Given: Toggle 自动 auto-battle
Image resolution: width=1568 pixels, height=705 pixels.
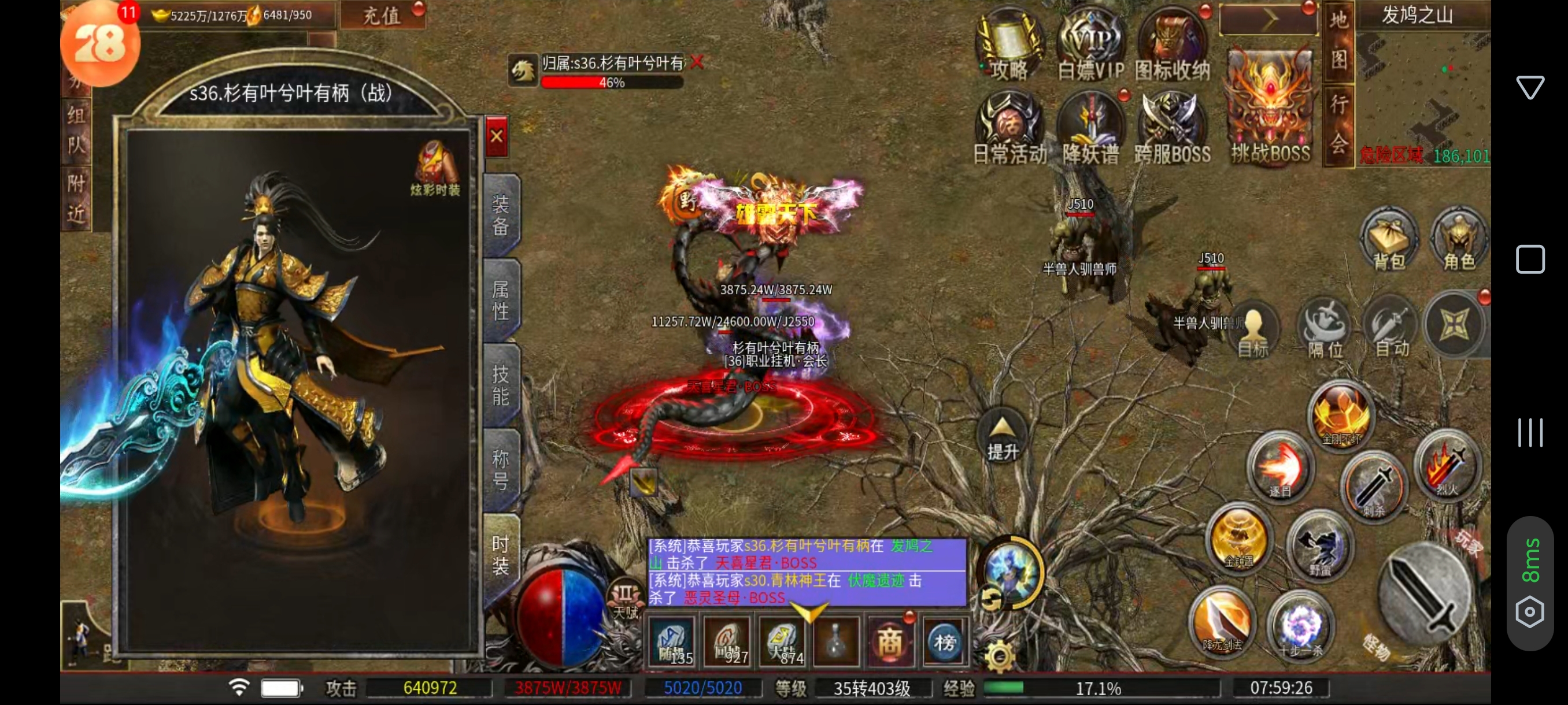Looking at the screenshot, I should pos(1392,328).
